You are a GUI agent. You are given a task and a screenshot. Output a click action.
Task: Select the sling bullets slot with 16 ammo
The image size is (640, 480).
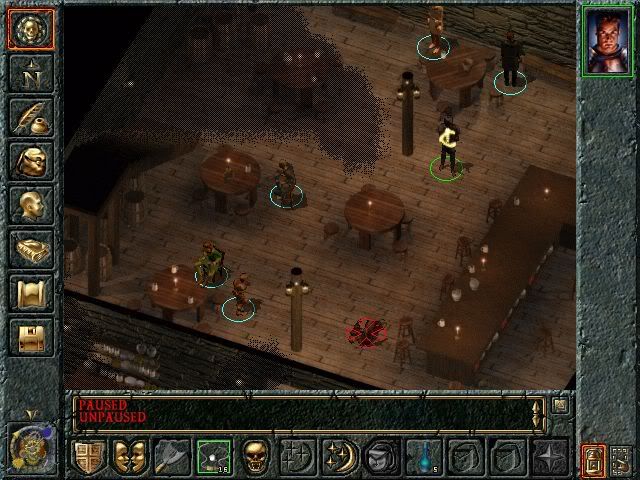[x=213, y=457]
